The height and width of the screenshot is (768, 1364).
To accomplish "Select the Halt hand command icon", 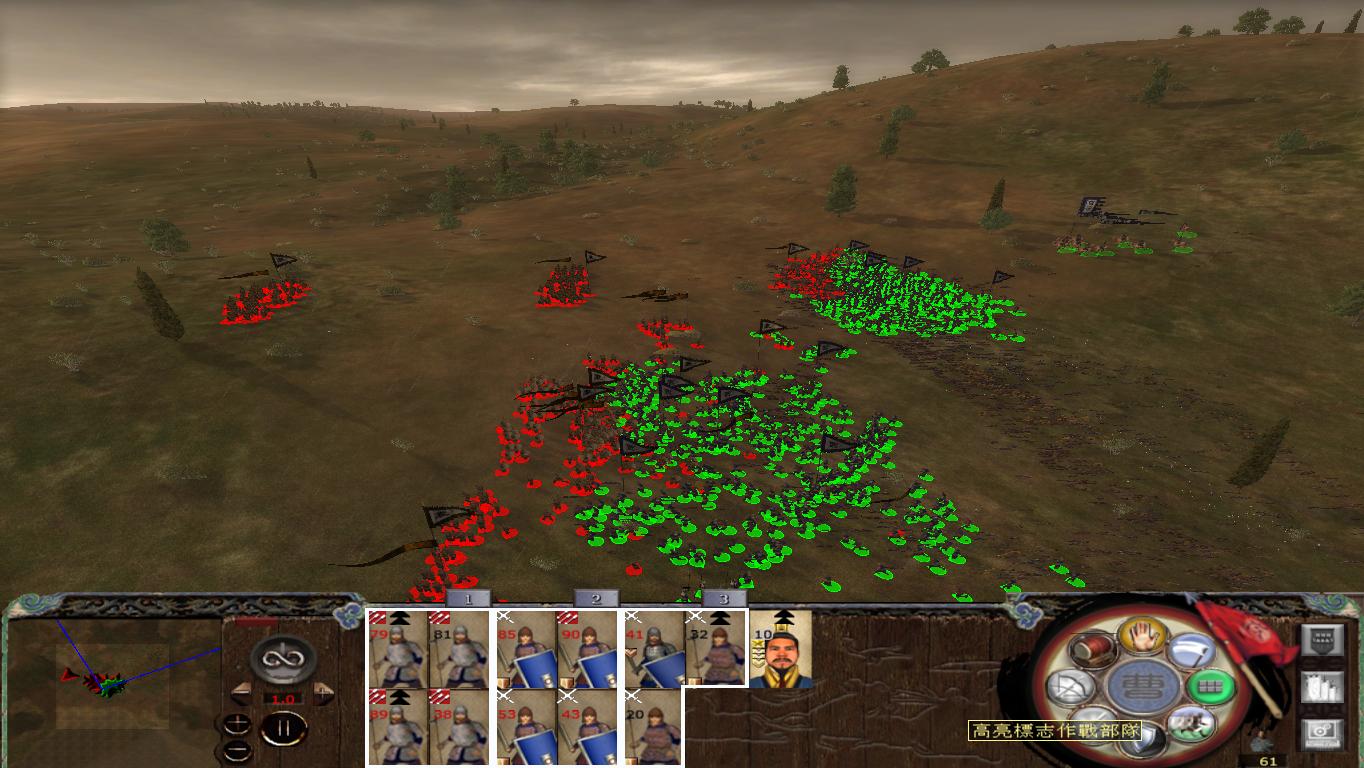I will [1141, 639].
